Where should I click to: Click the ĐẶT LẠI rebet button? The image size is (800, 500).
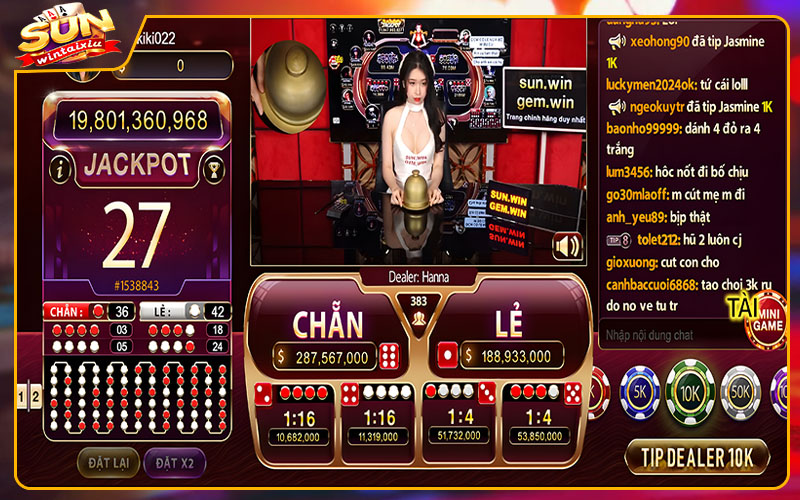point(108,462)
